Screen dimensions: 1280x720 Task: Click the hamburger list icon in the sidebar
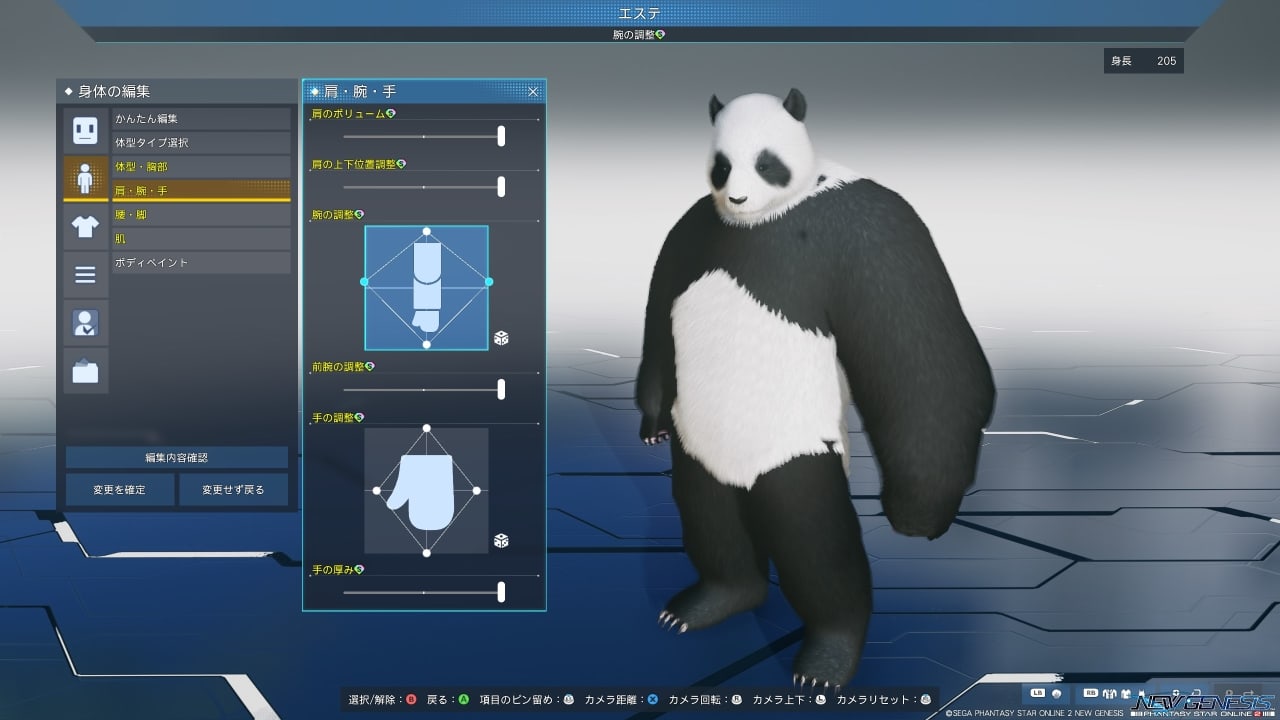85,273
